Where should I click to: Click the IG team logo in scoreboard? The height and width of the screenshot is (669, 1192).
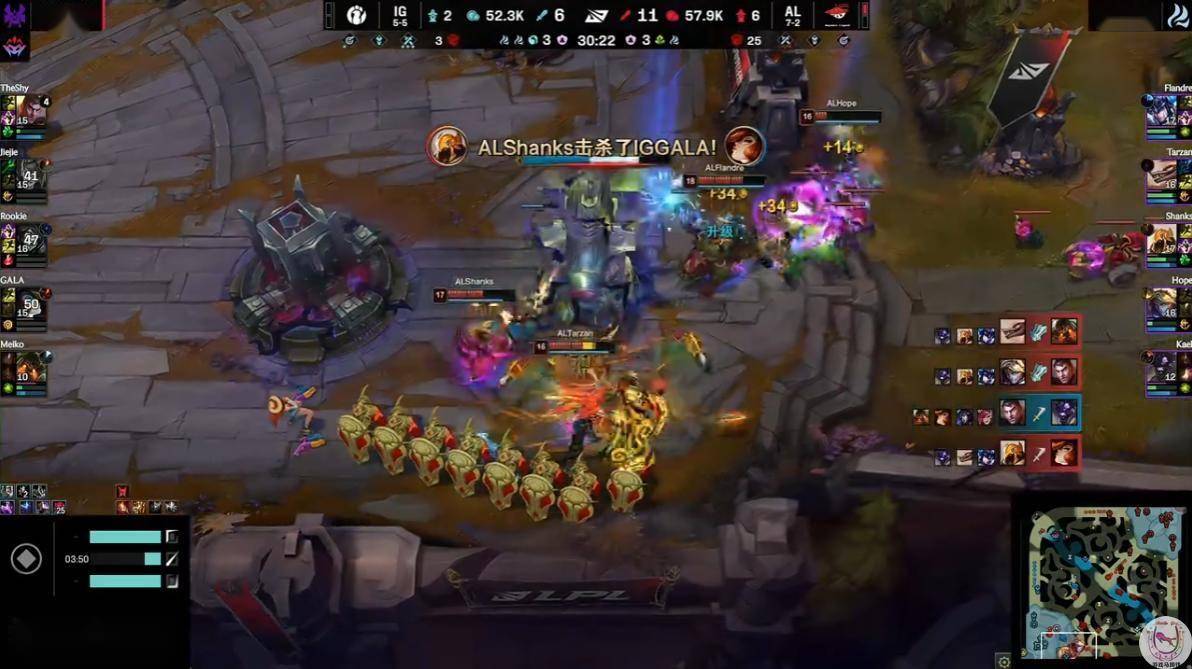pyautogui.click(x=357, y=15)
